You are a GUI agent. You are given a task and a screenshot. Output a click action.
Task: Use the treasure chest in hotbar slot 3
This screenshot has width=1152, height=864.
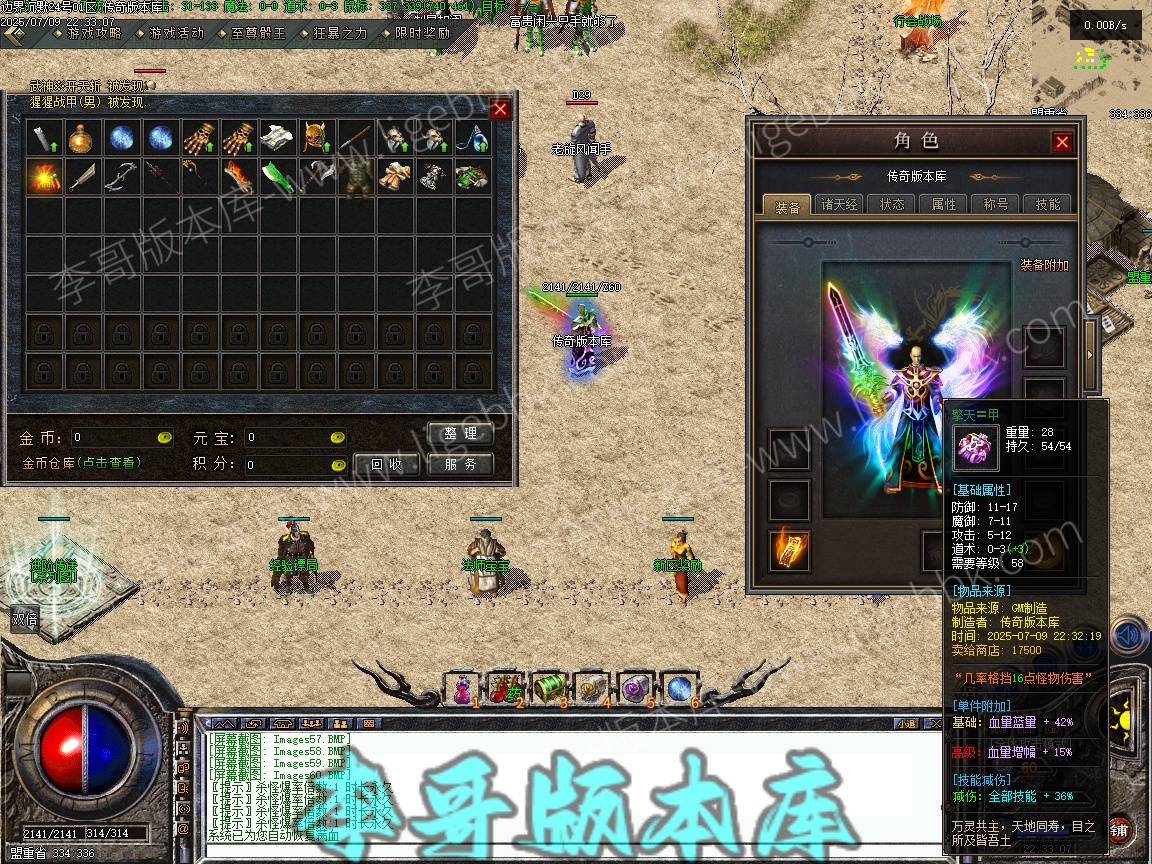coord(548,687)
